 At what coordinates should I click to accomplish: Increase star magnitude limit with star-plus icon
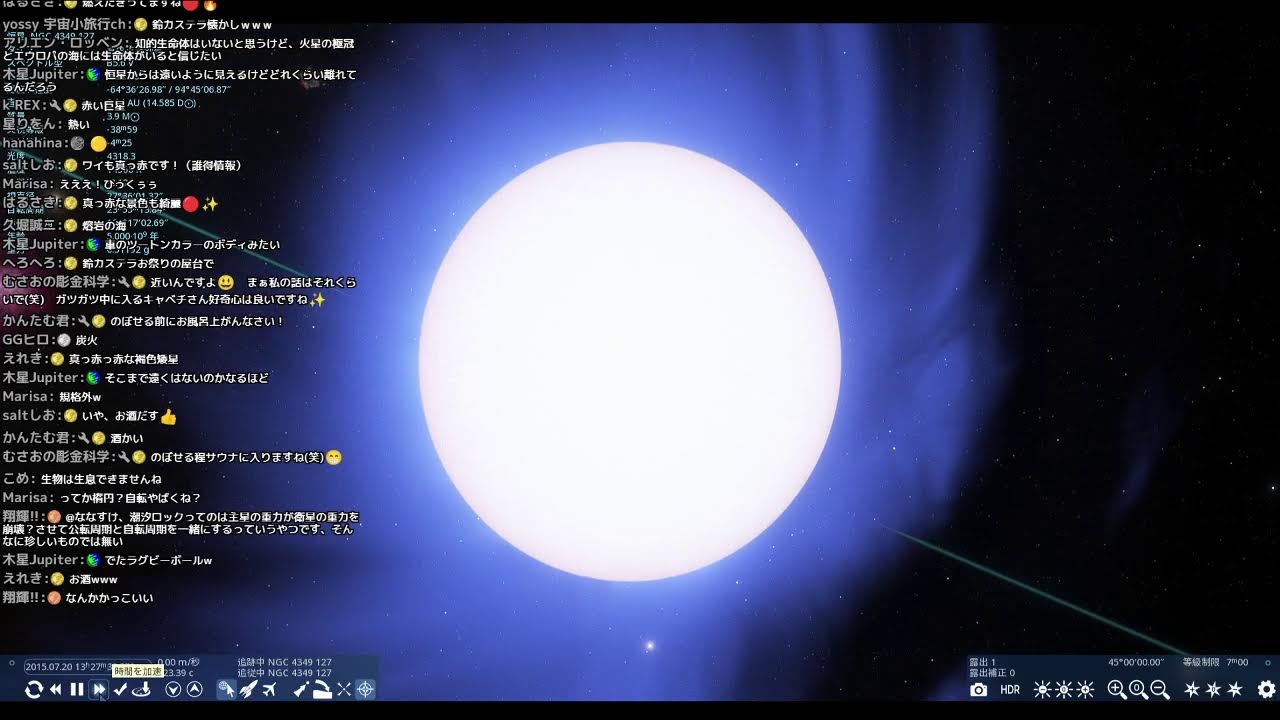1192,689
